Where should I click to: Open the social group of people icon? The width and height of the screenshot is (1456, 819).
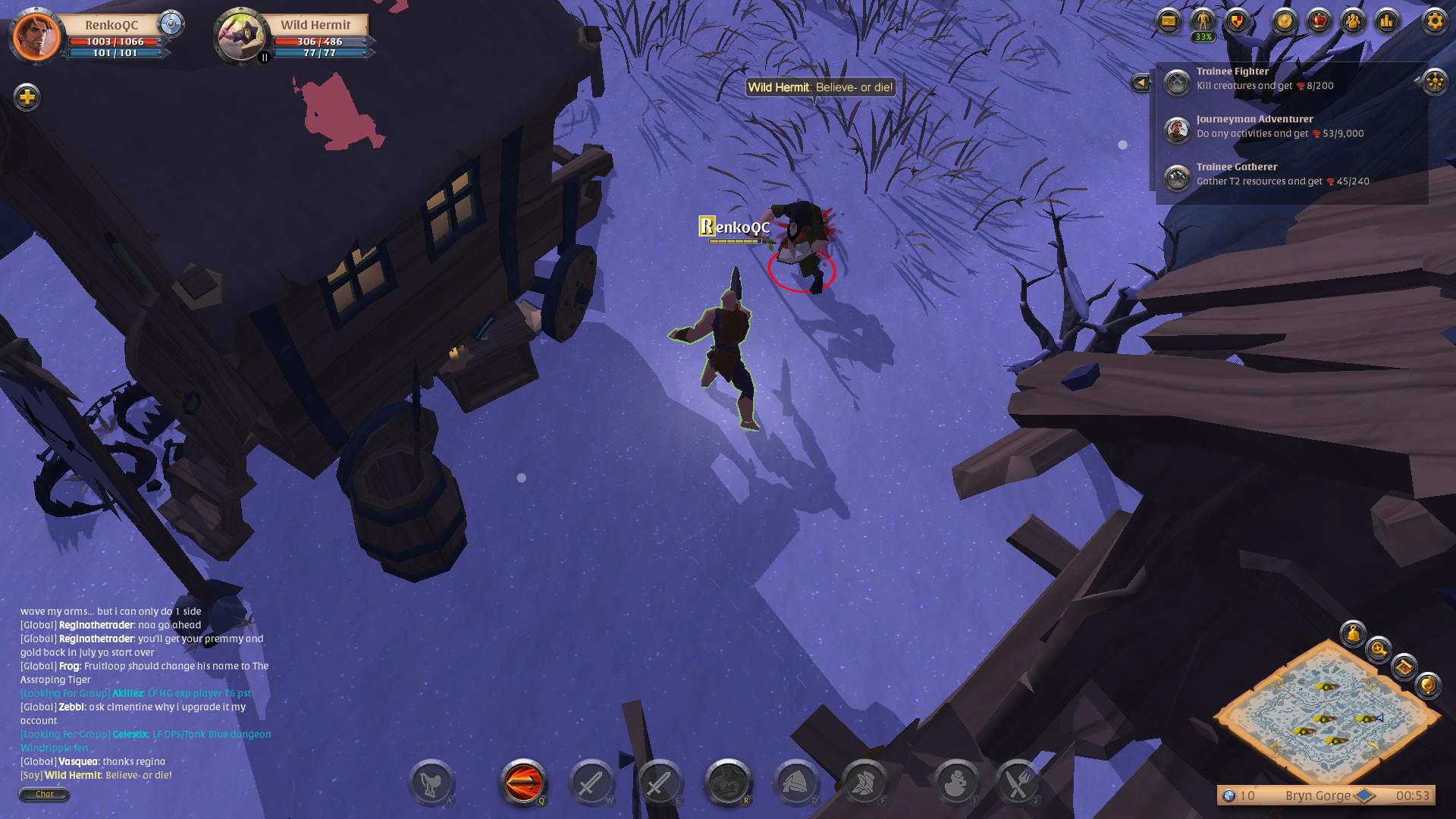[1354, 21]
